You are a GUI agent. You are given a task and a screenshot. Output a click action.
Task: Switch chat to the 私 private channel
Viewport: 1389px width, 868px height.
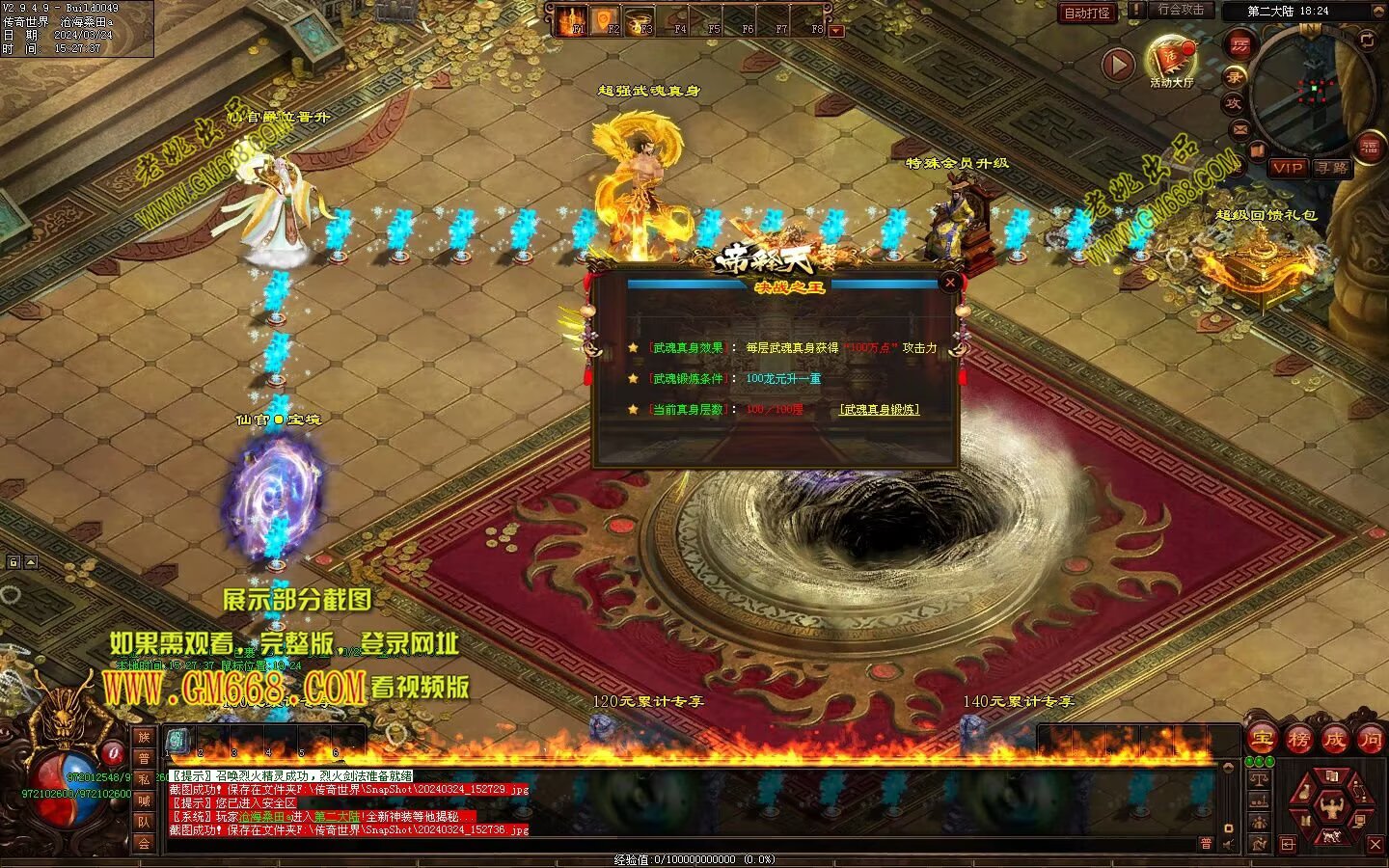click(144, 779)
